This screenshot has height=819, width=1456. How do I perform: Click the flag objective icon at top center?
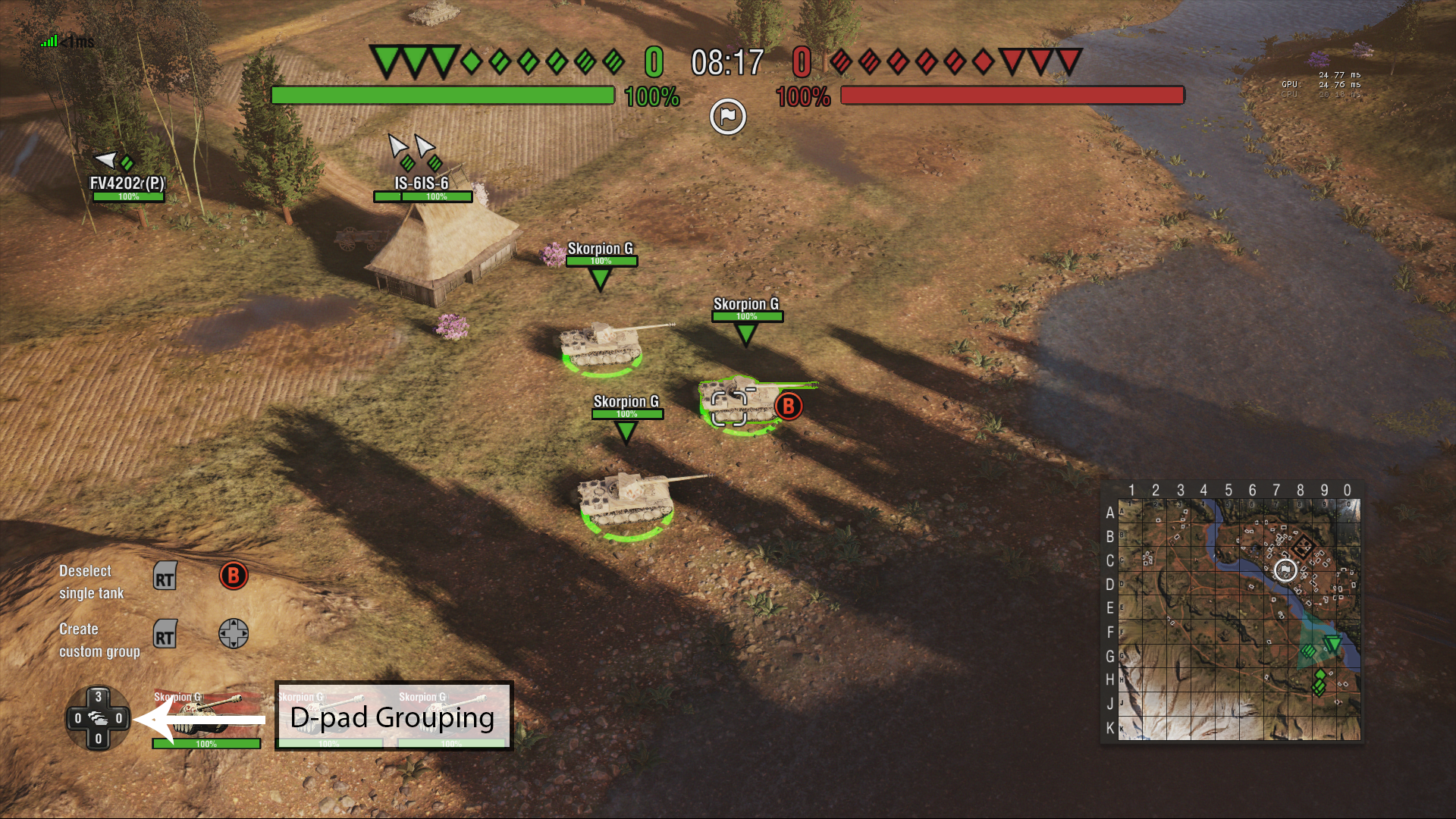727,115
